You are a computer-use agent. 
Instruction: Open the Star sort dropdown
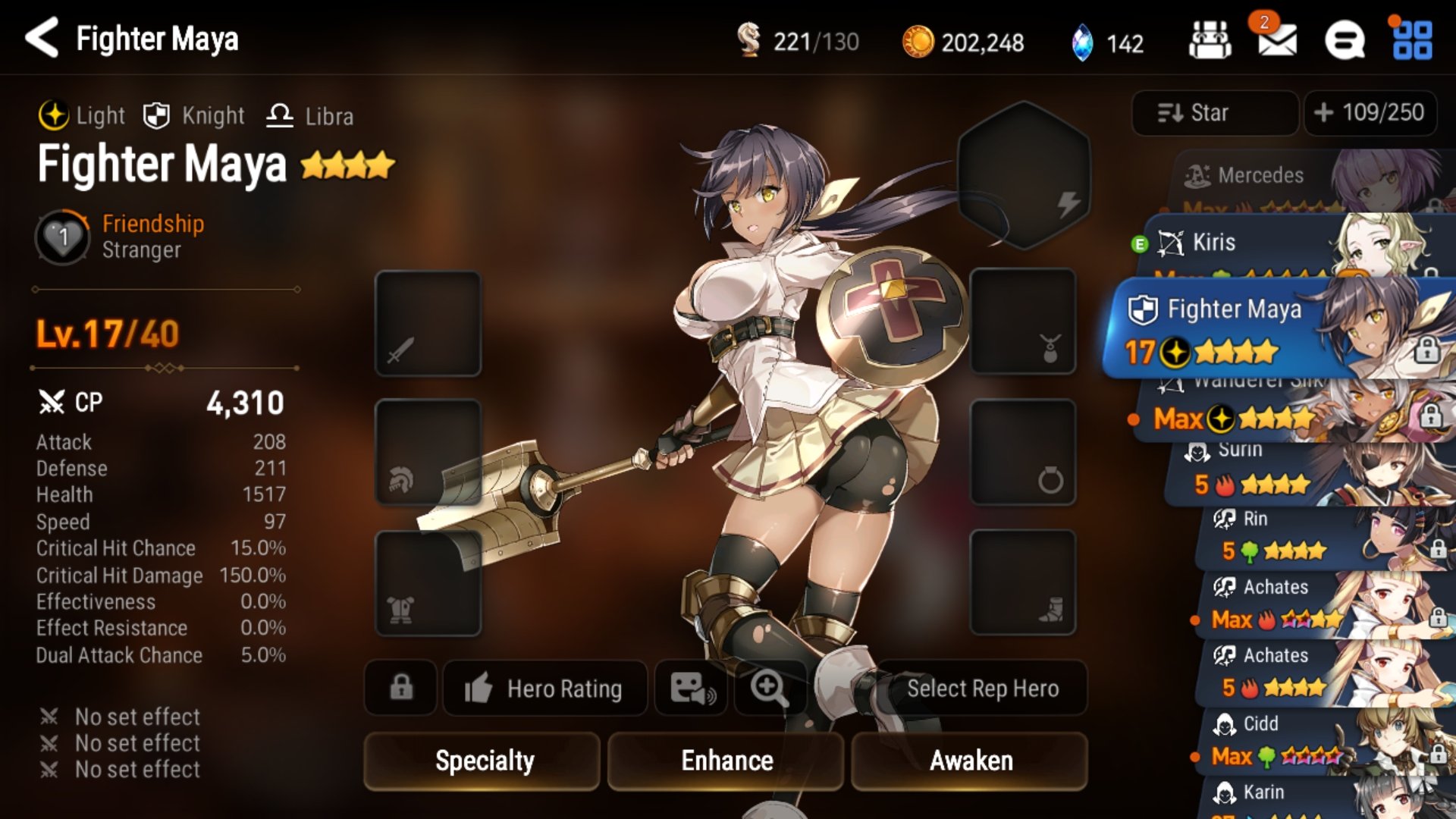tap(1213, 113)
